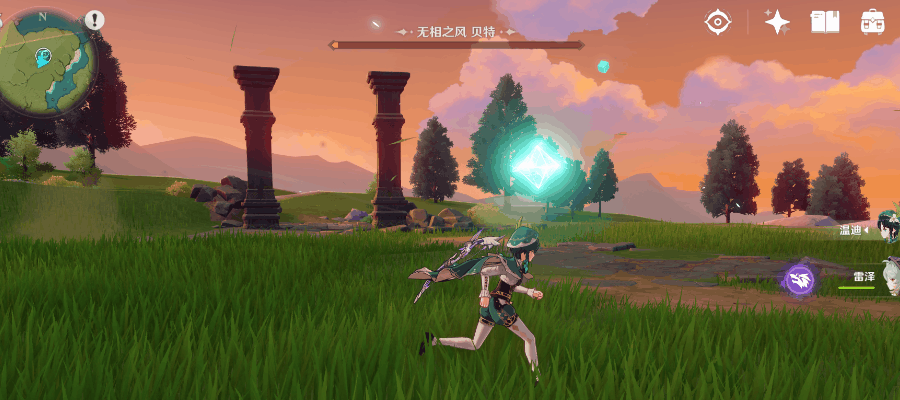Open the Adventurer Handbook book icon
This screenshot has height=400, width=900.
(825, 22)
